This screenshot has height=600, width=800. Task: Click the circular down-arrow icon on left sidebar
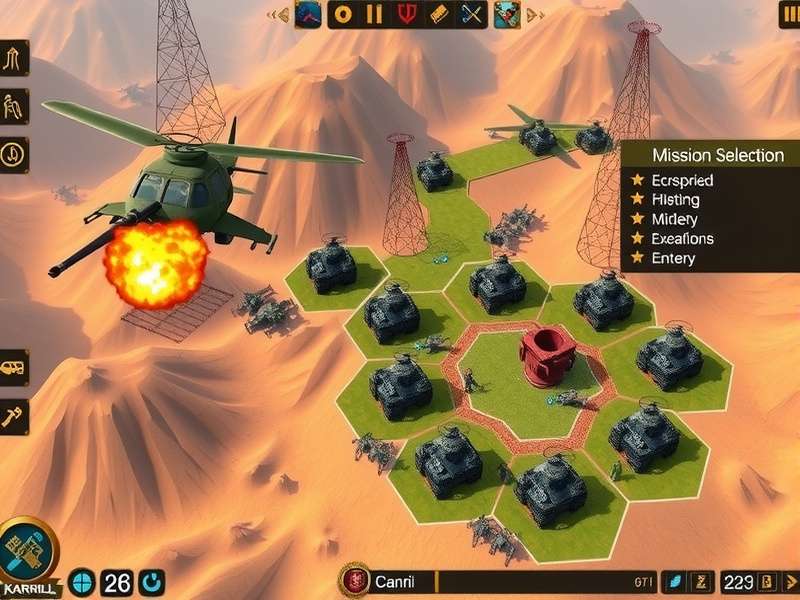[x=14, y=155]
